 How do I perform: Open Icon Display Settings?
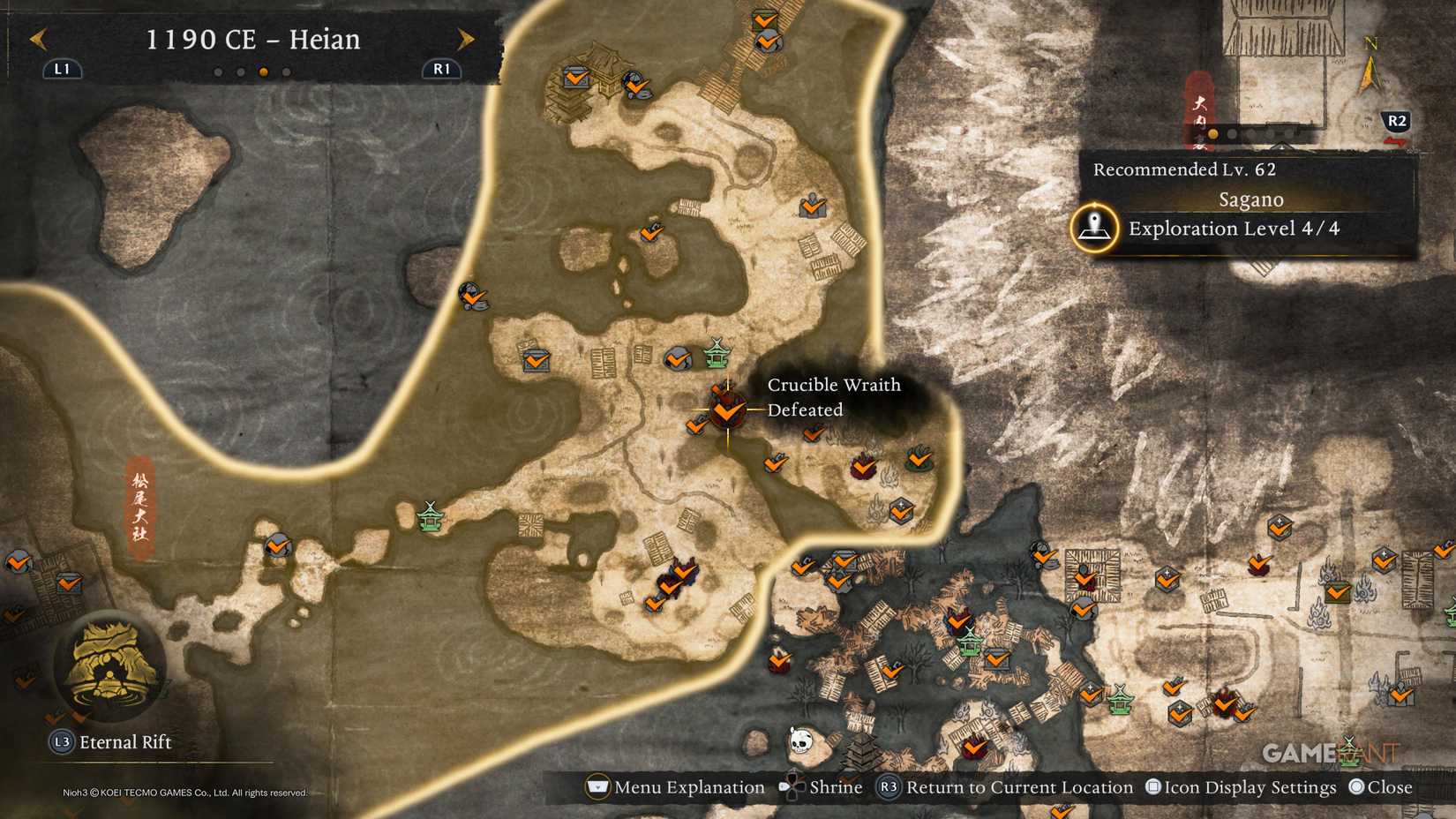[x=1152, y=786]
